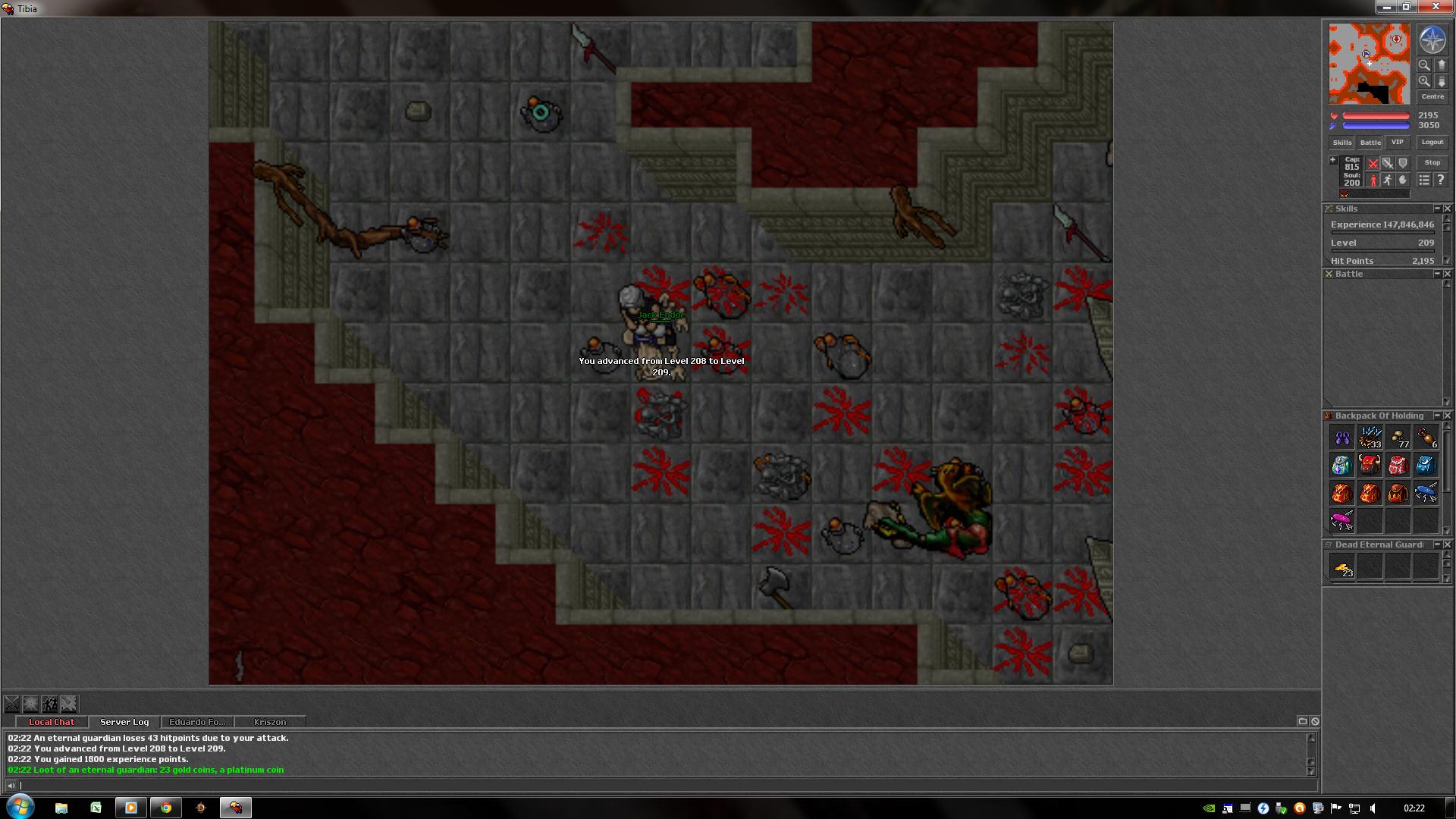Open the Skills window button
This screenshot has width=1456, height=819.
click(x=1341, y=143)
